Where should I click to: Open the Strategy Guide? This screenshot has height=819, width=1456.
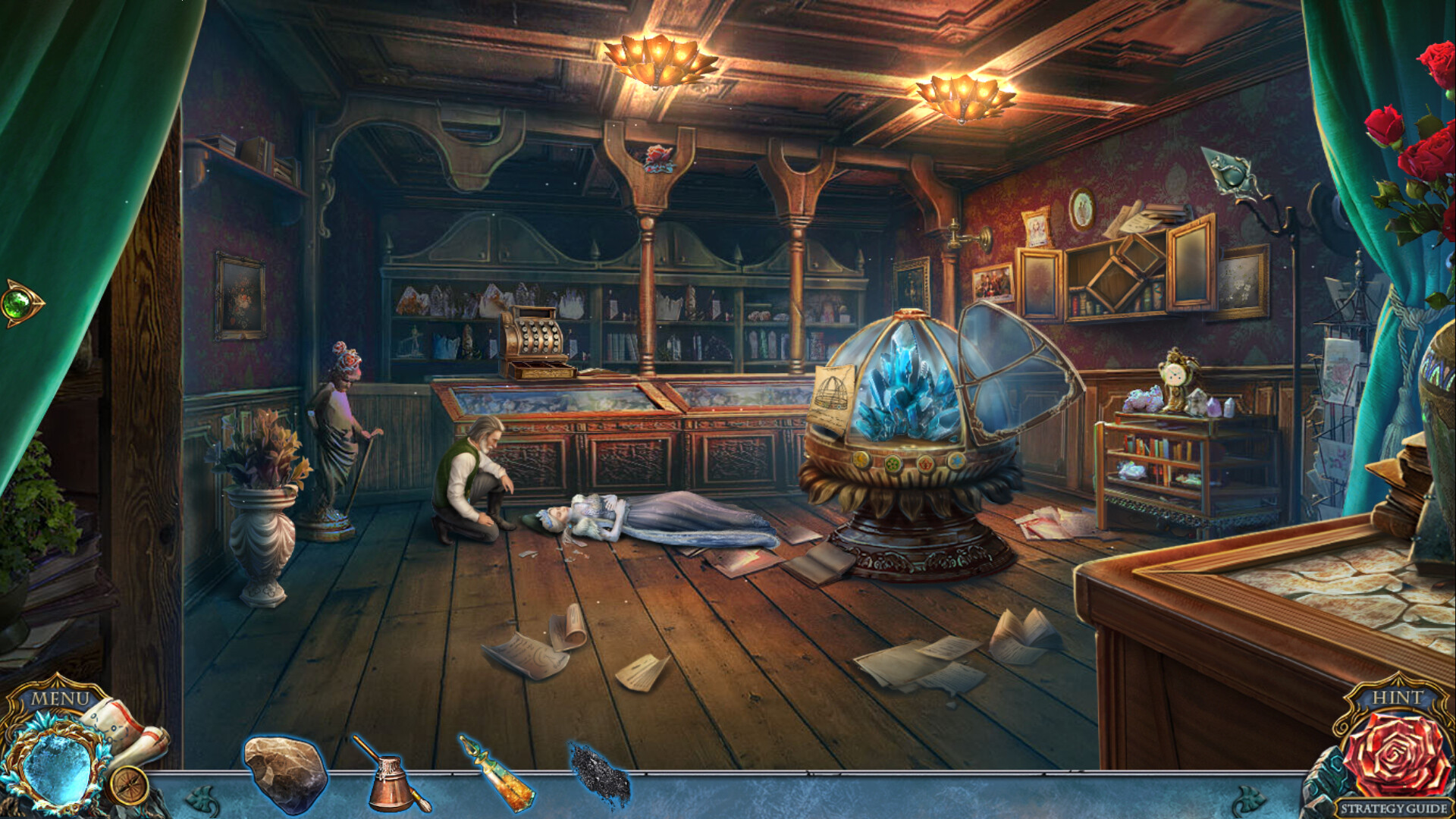(x=1395, y=807)
